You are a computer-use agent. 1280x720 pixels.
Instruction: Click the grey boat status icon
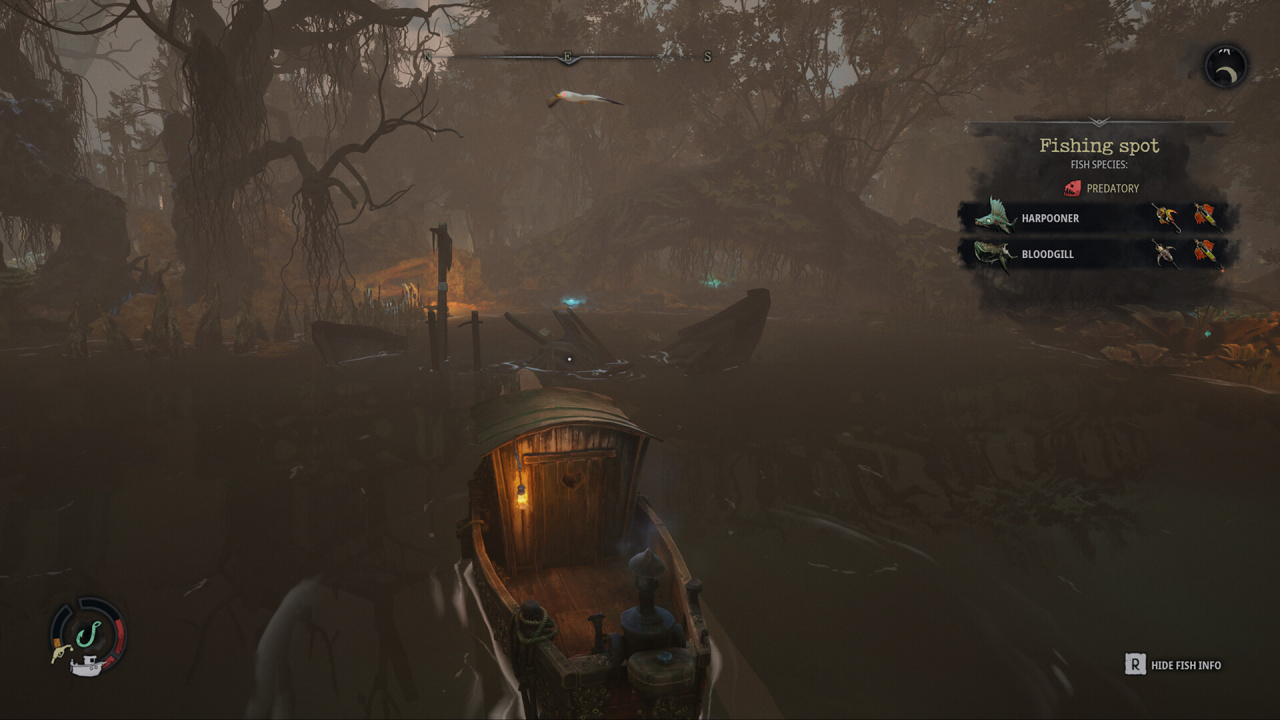click(x=87, y=664)
